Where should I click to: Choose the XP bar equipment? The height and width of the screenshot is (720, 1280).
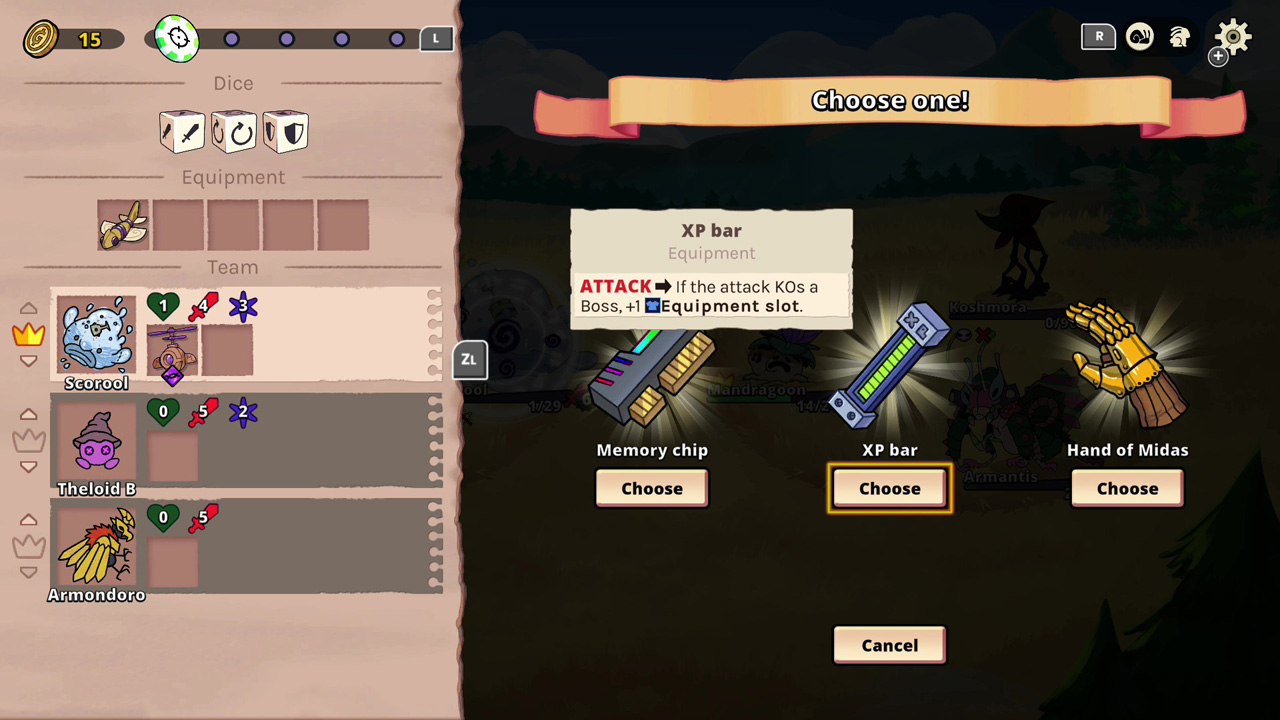pyautogui.click(x=889, y=488)
